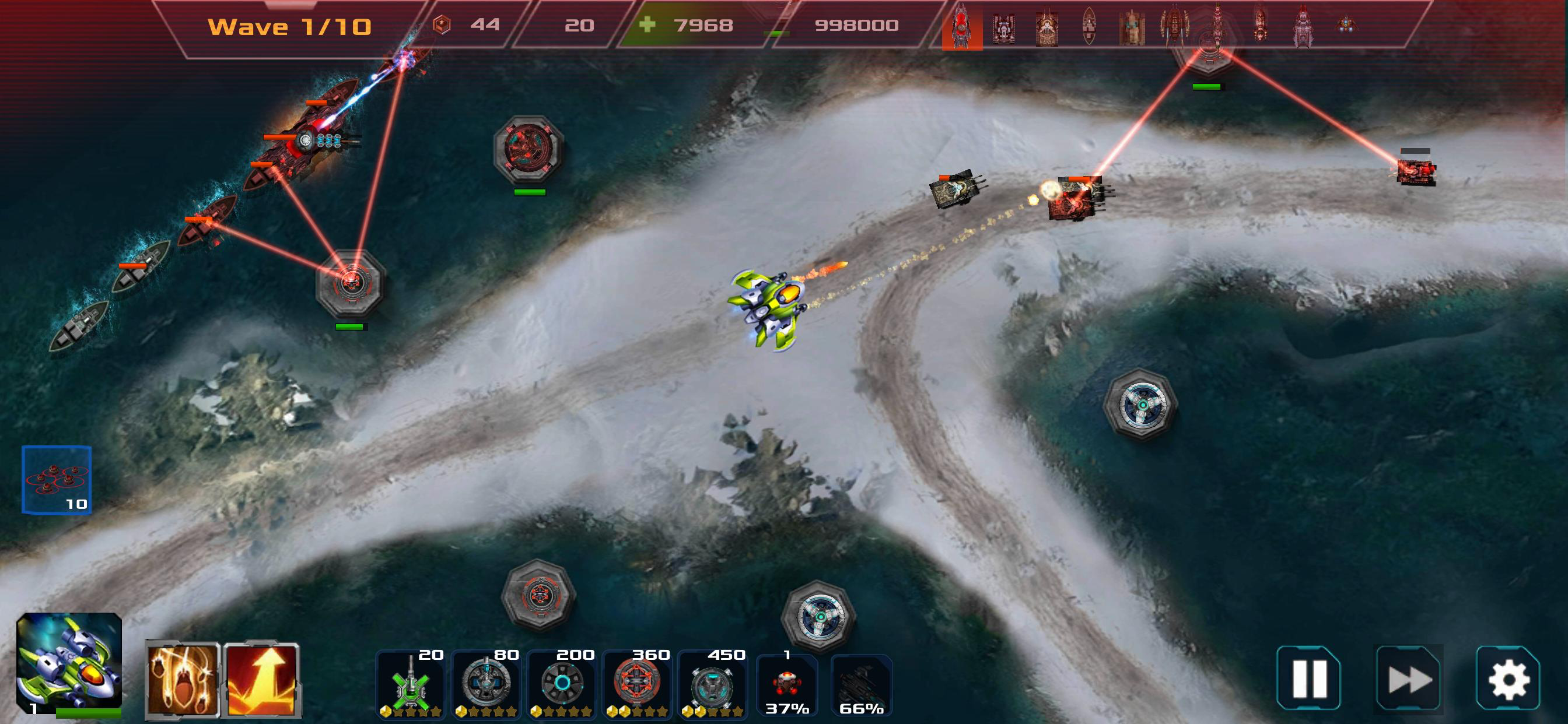Select the highlighted red warship wave preview
Viewport: 1568px width, 724px height.
point(962,27)
